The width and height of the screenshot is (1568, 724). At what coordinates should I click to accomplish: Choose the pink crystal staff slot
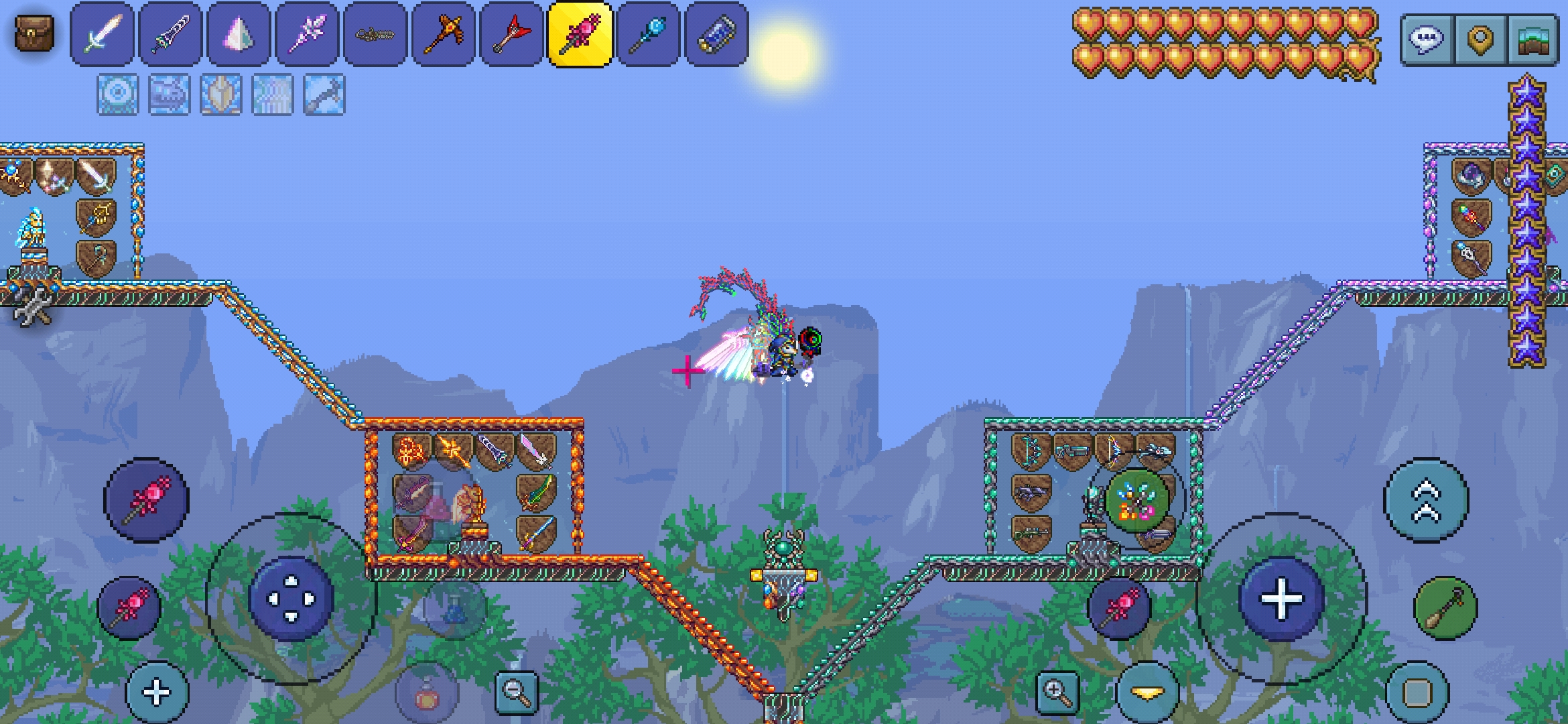pyautogui.click(x=308, y=34)
